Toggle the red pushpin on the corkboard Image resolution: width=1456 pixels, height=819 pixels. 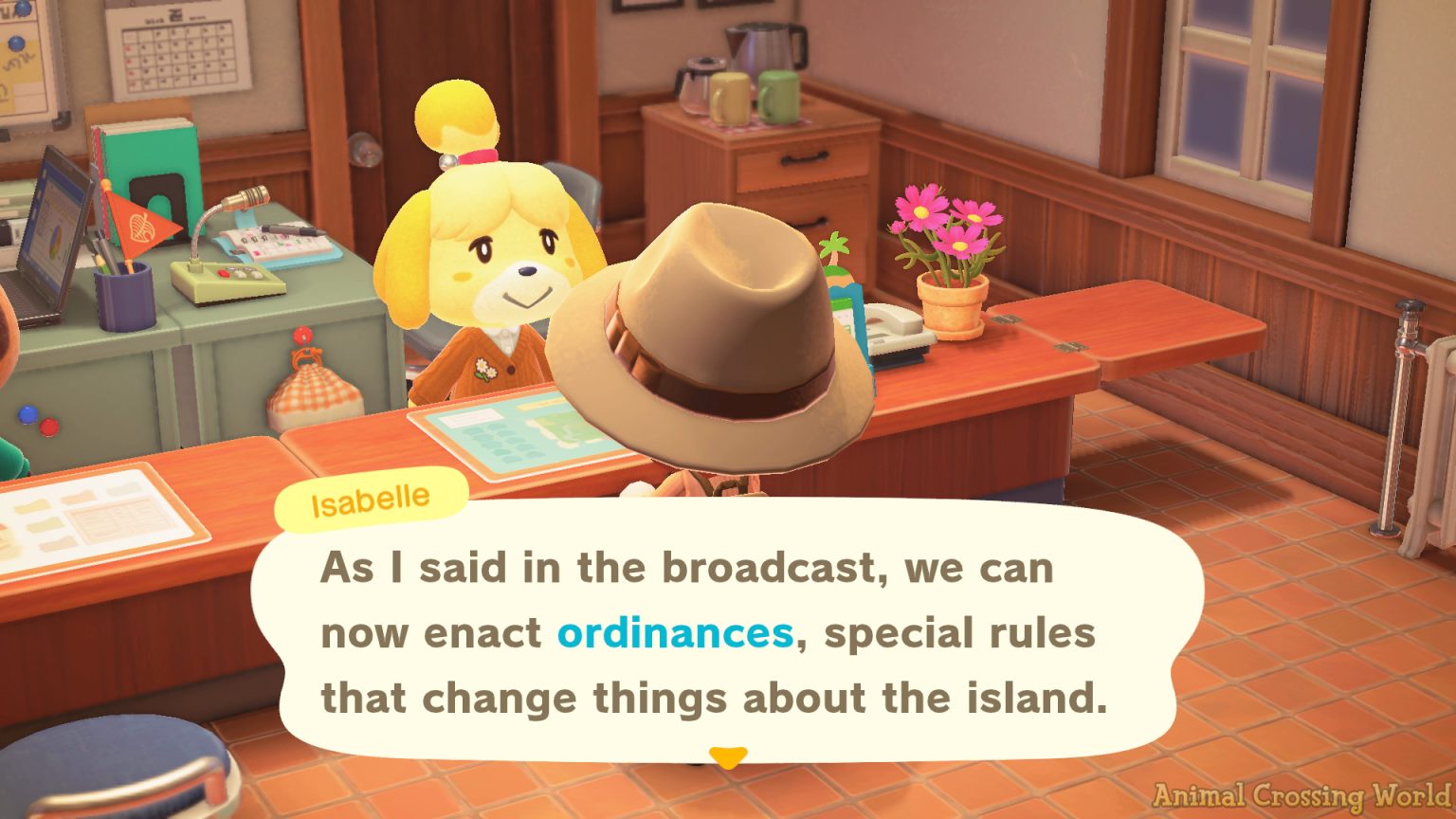[x=301, y=337]
